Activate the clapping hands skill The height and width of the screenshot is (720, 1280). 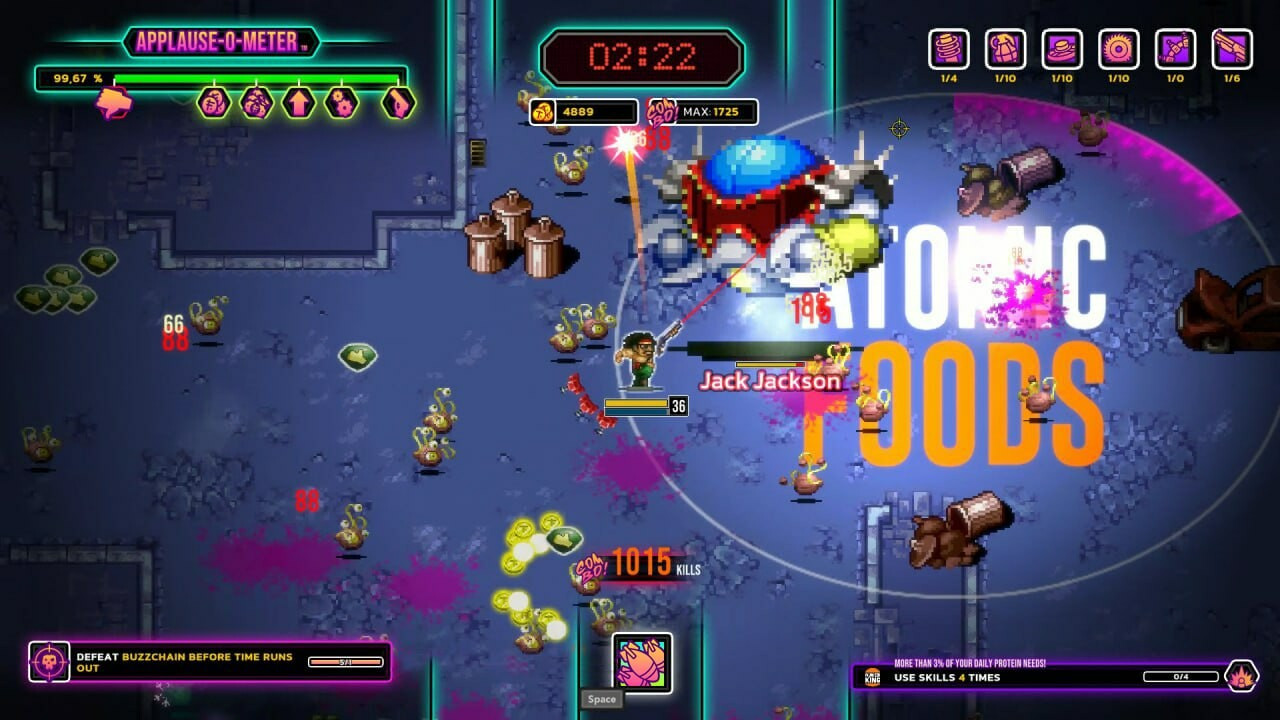click(642, 663)
